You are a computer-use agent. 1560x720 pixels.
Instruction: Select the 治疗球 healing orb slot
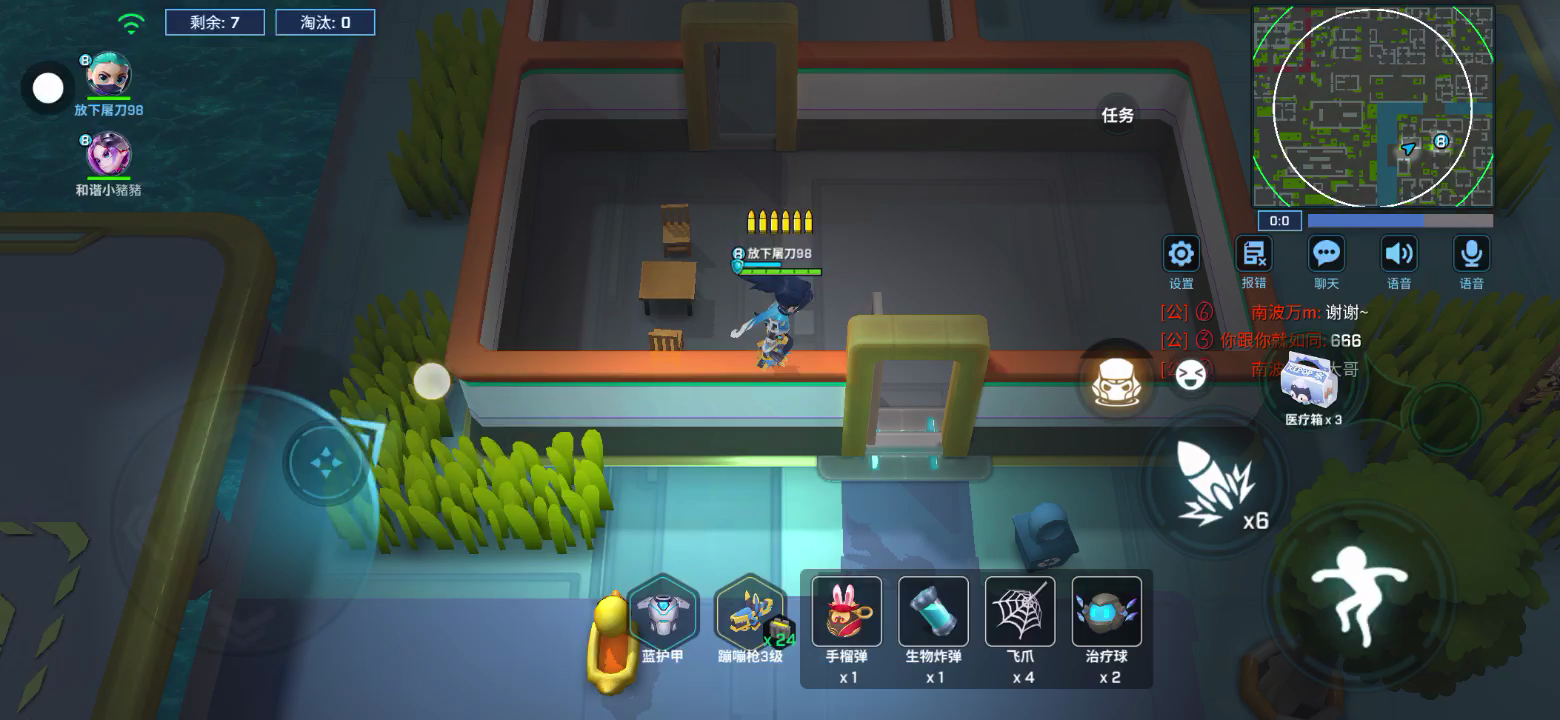(x=1107, y=611)
